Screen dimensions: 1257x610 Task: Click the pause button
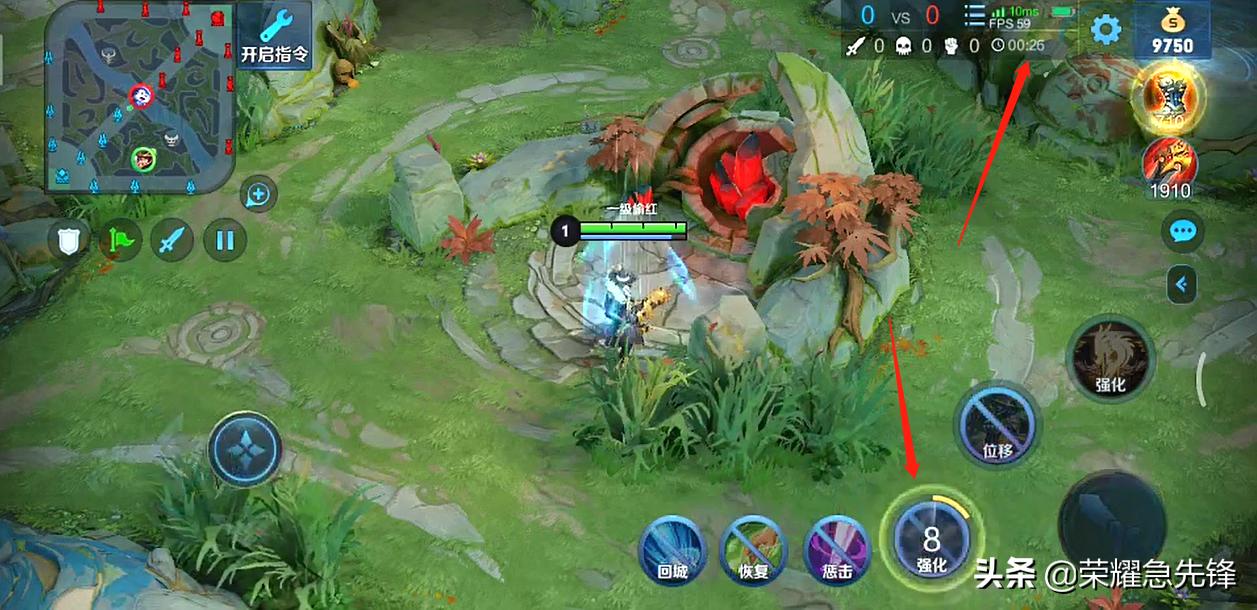click(x=224, y=240)
